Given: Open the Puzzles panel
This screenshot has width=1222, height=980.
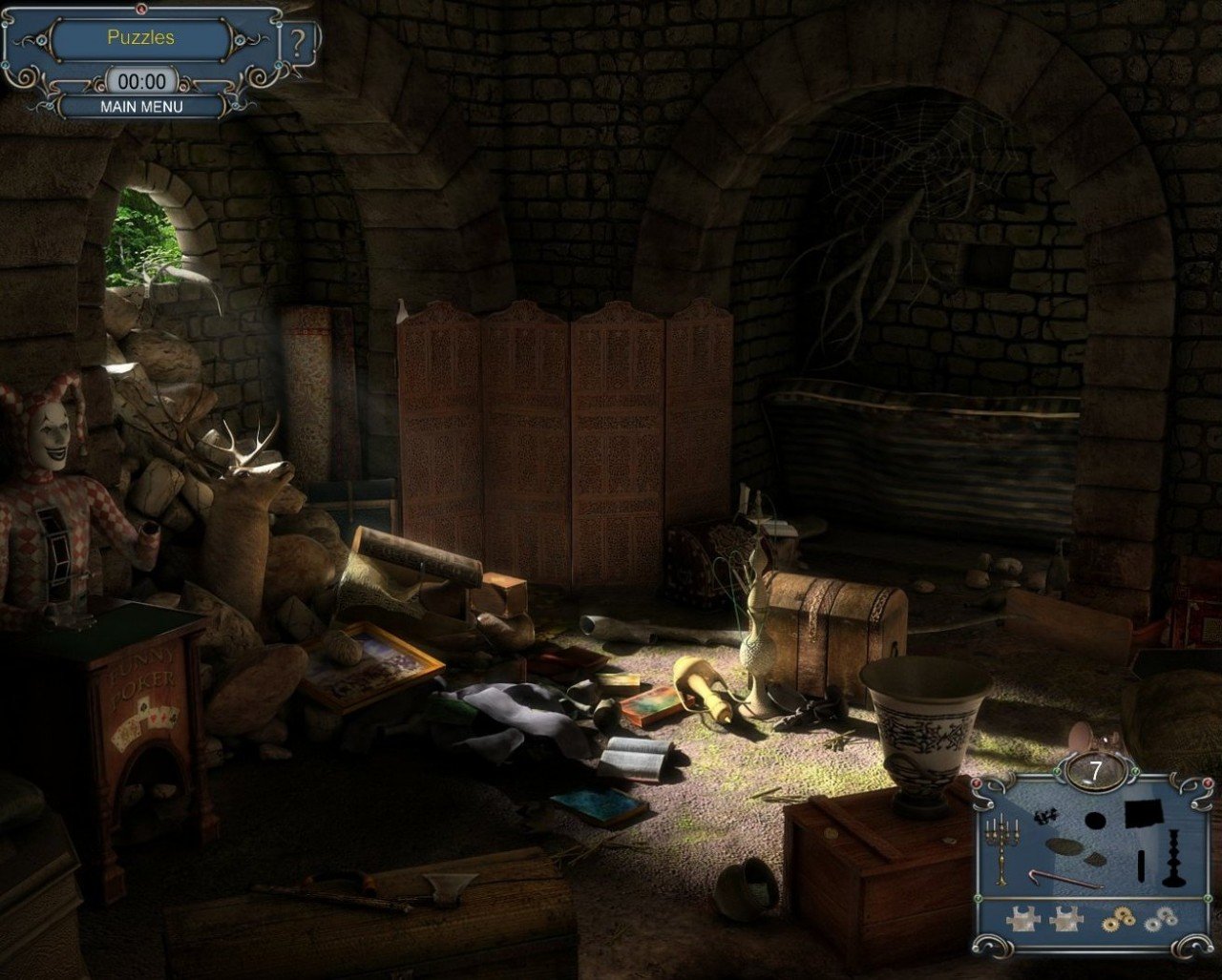Looking at the screenshot, I should coord(140,38).
